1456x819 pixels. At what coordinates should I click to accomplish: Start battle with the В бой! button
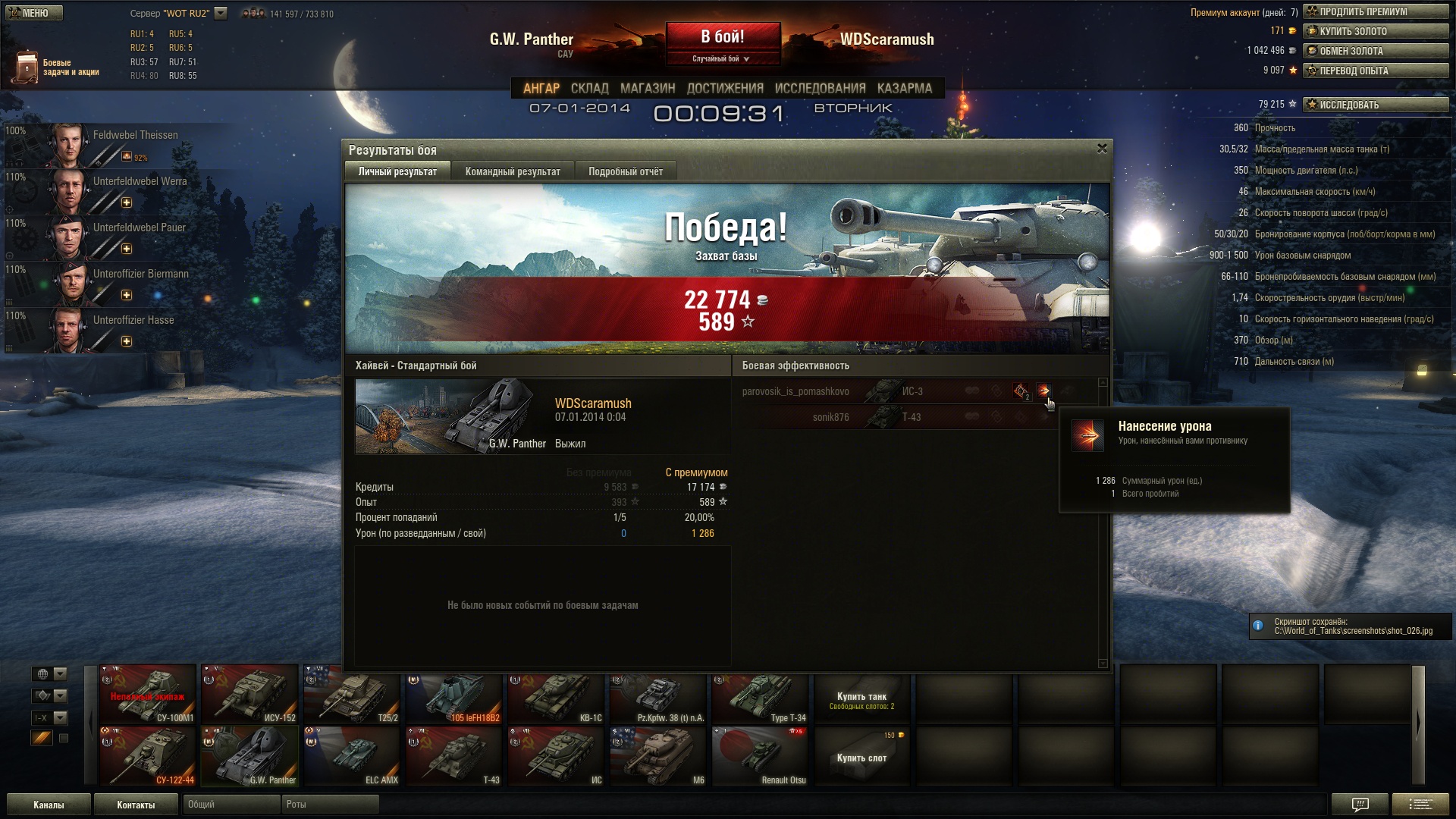pyautogui.click(x=722, y=36)
